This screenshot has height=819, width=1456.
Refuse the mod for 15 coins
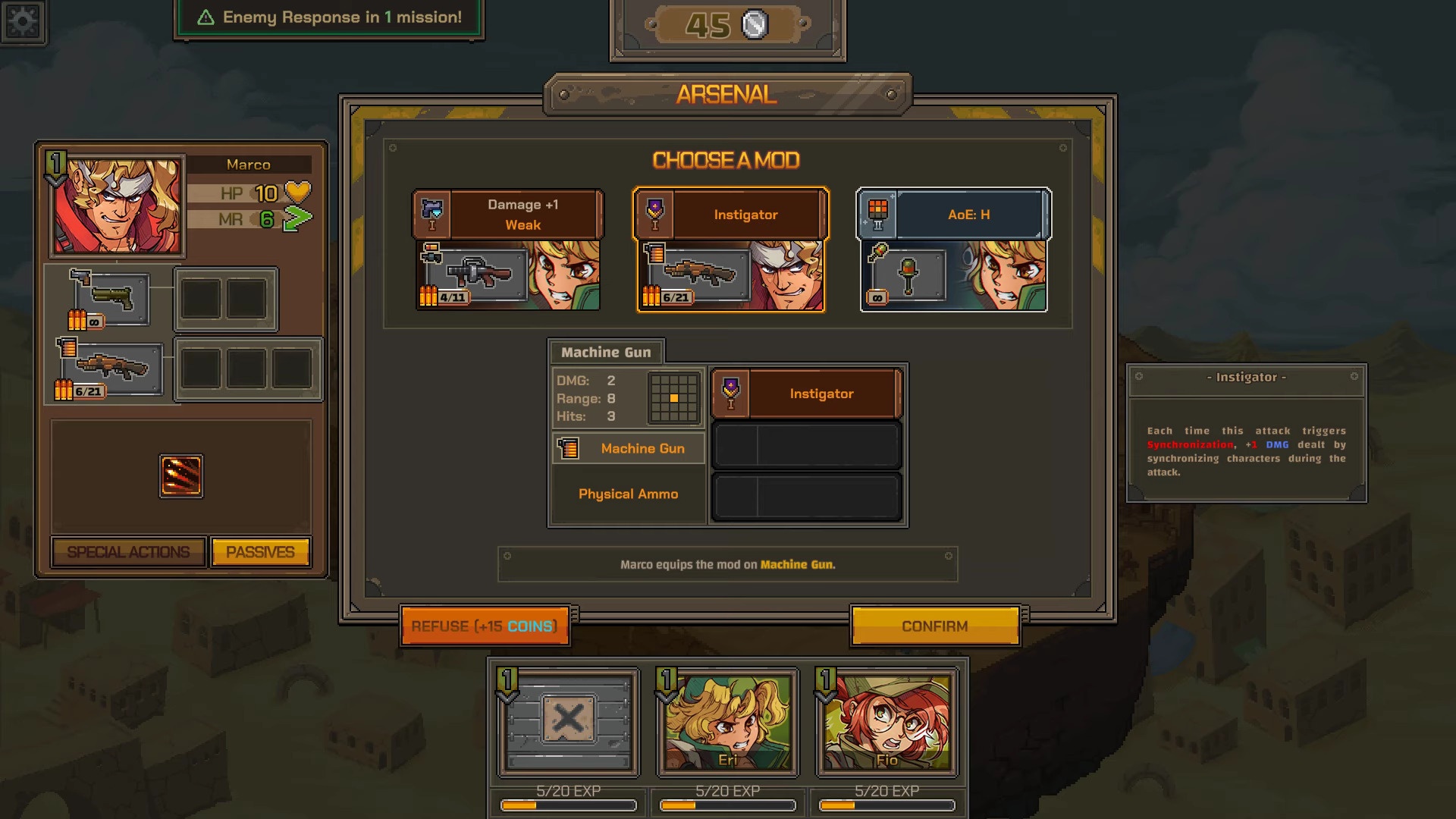[485, 626]
